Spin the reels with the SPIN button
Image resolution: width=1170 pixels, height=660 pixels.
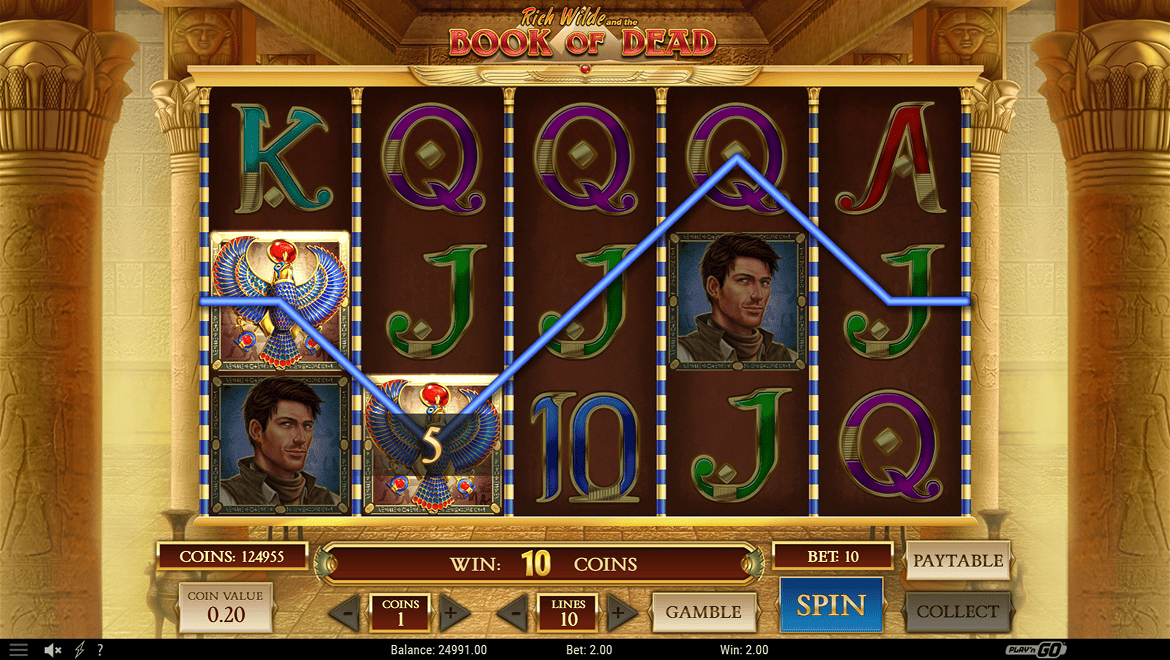(x=831, y=605)
